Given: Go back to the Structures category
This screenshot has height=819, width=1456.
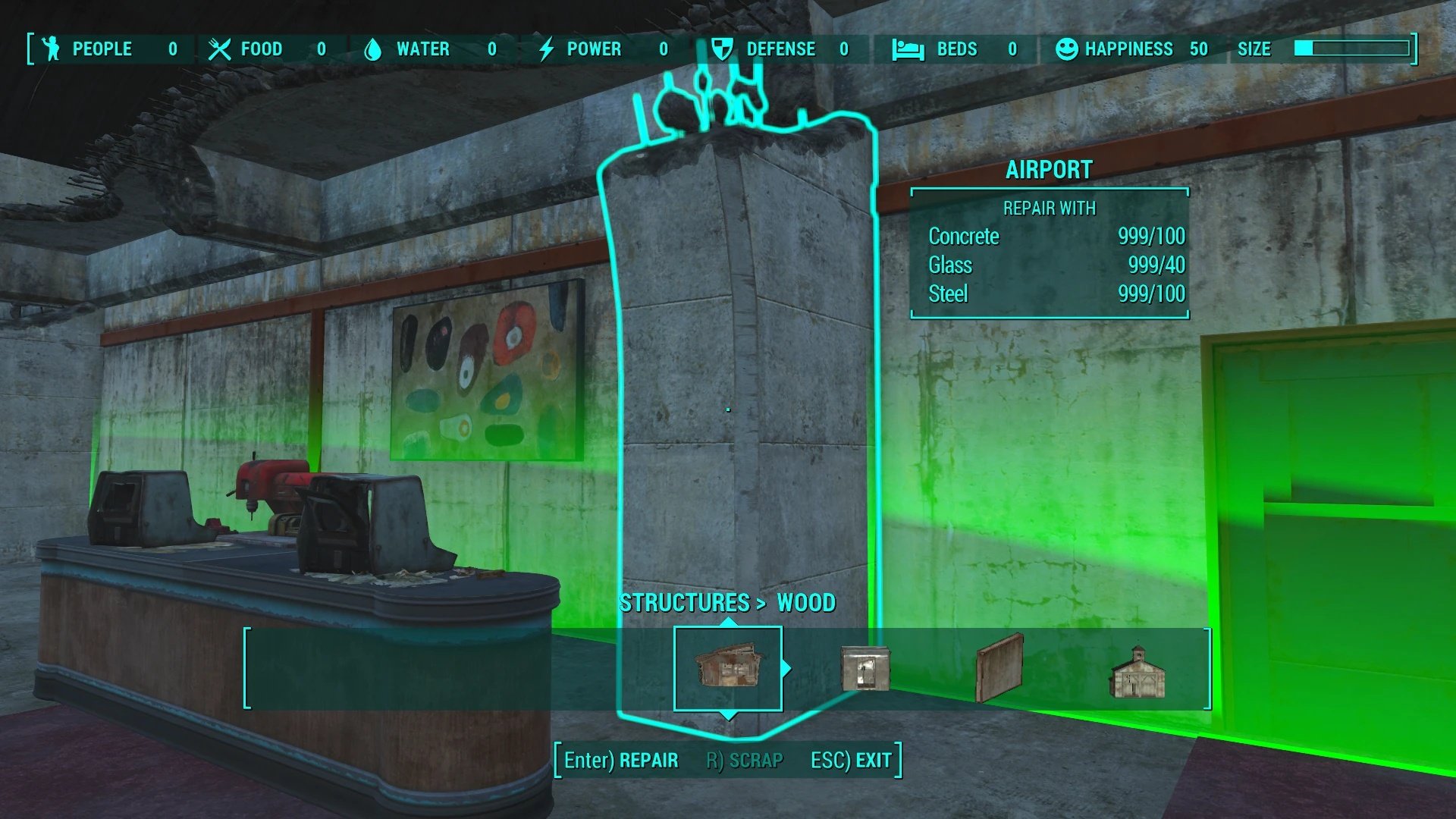Looking at the screenshot, I should tap(684, 603).
